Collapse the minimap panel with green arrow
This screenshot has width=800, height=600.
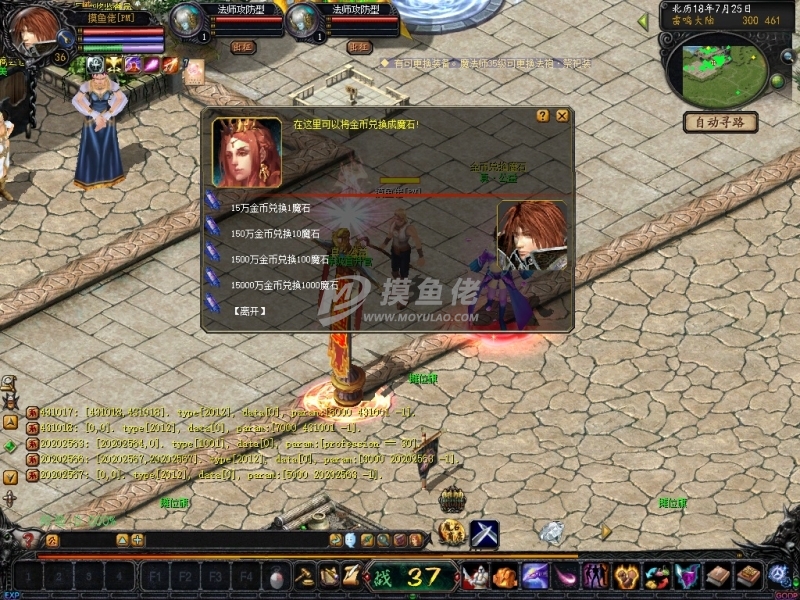click(642, 20)
